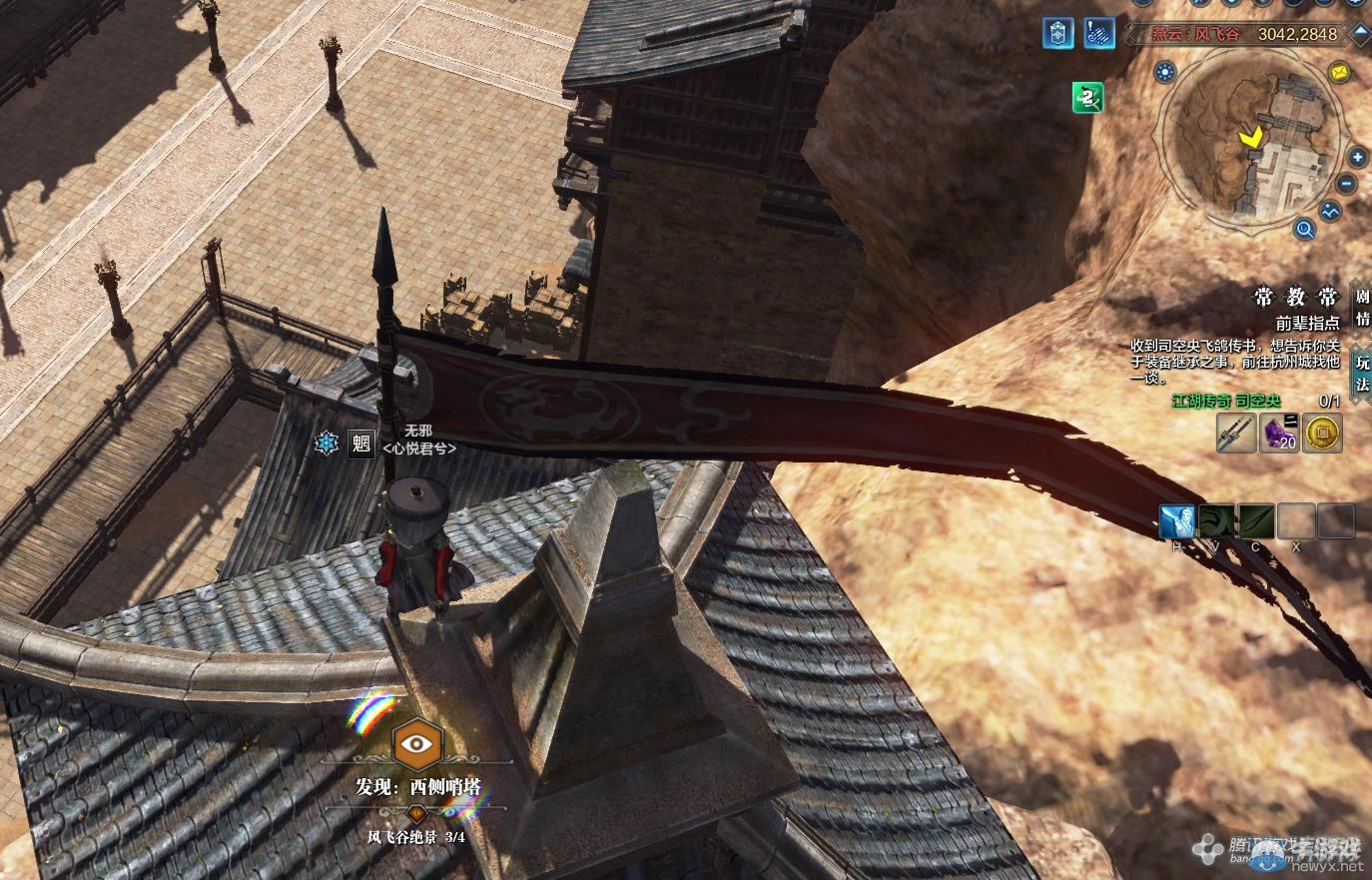Viewport: 1372px width, 880px height.
Task: Inspect the twin swords reward icon
Action: point(1236,434)
